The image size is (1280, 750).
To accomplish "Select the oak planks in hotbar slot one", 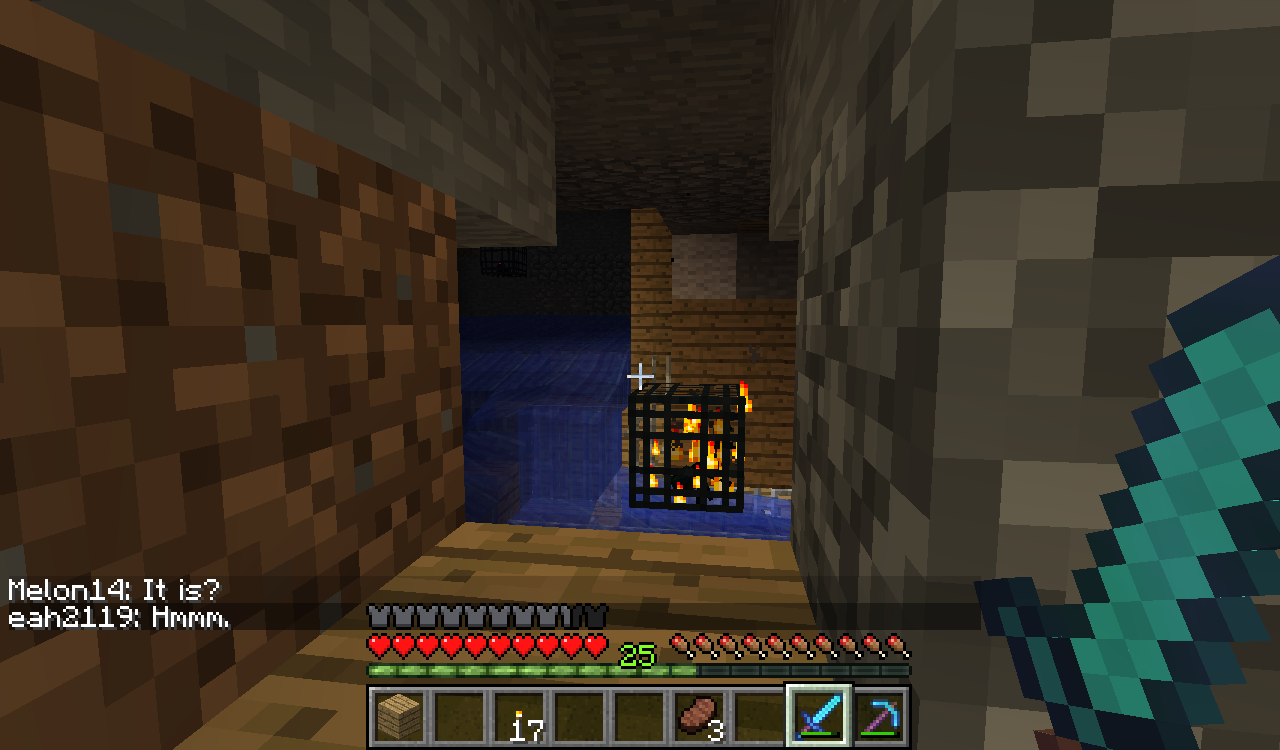I will [398, 718].
